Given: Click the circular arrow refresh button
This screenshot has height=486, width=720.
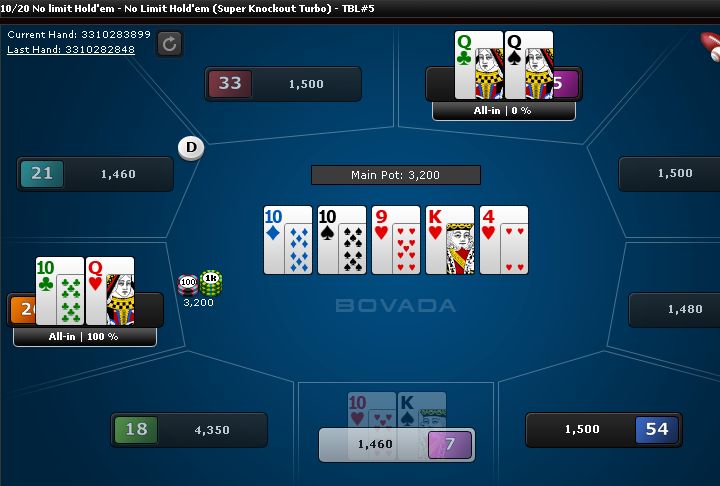Looking at the screenshot, I should point(169,43).
